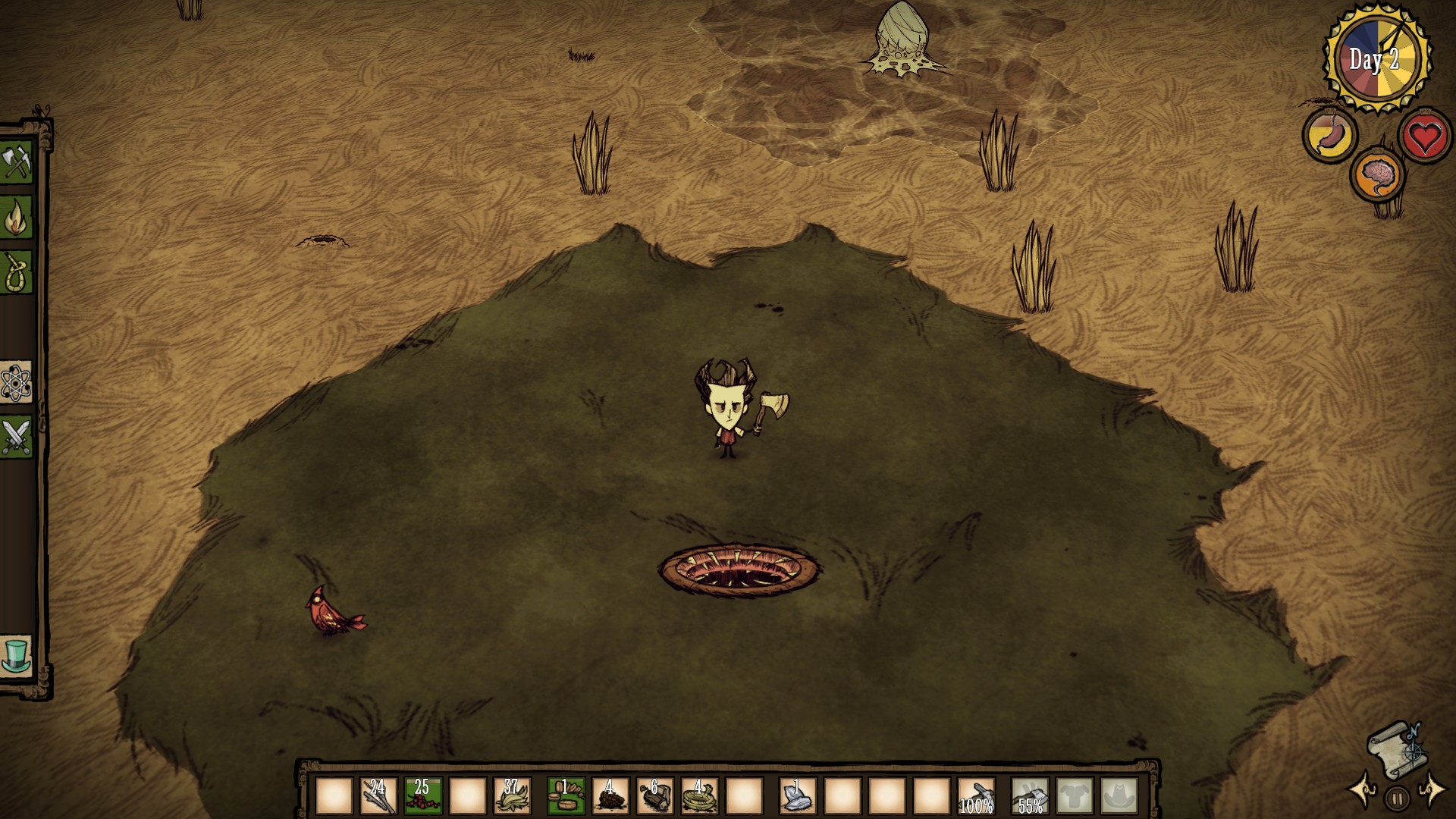
Task: Rotate the camera left
Action: point(1362,790)
